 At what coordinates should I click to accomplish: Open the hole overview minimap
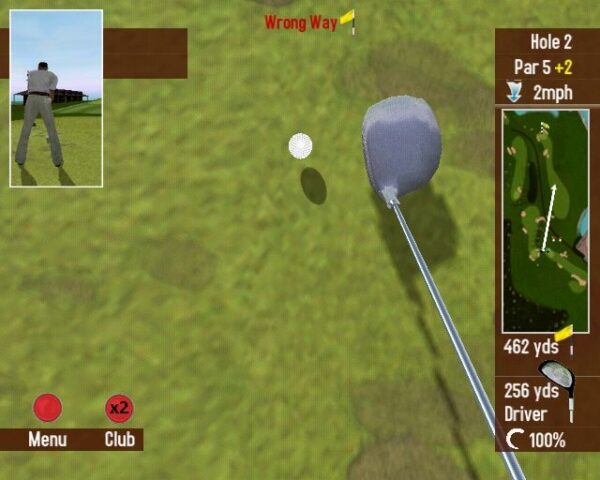(x=545, y=220)
